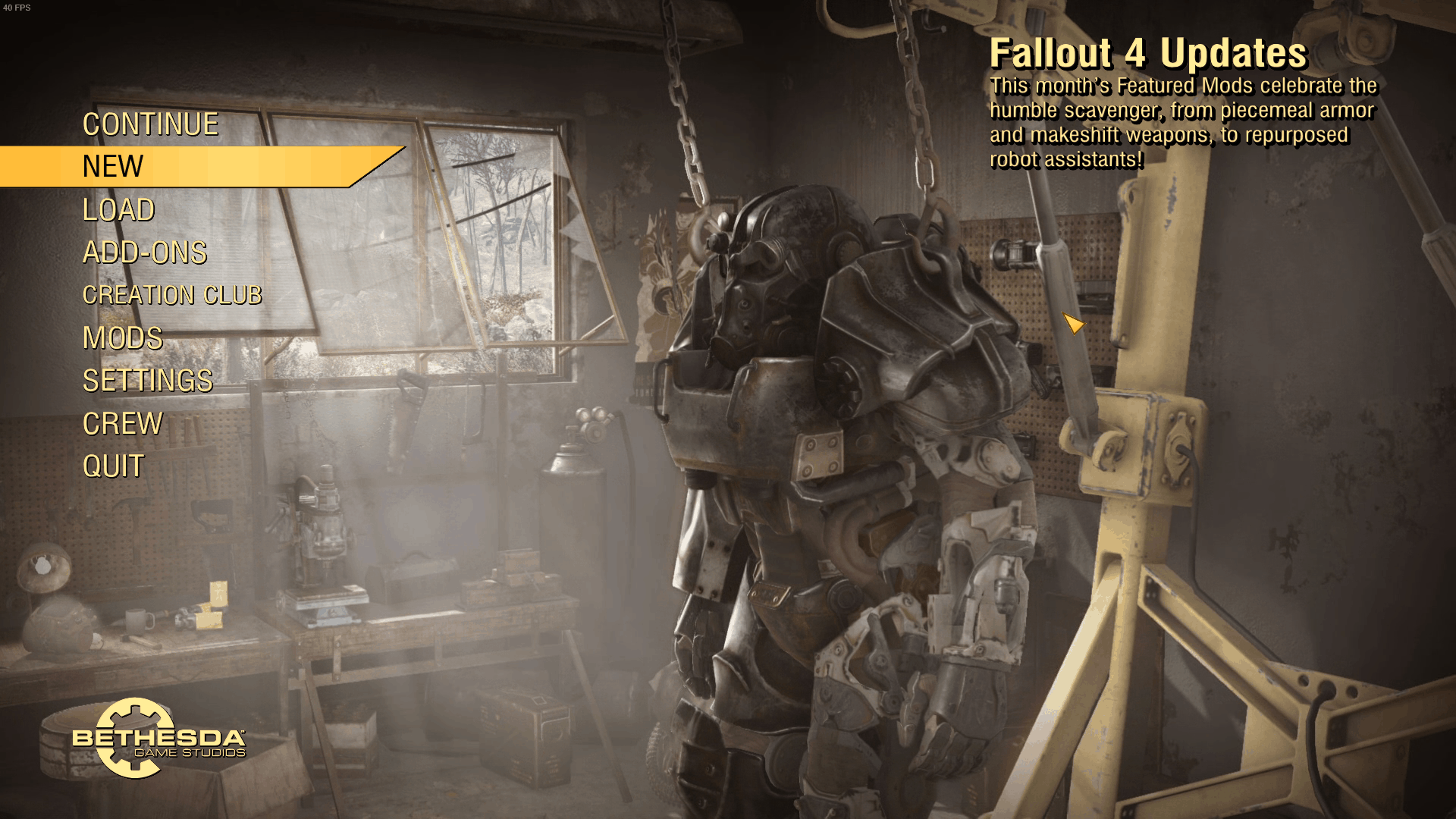Open the LOAD game menu
1456x819 pixels.
point(118,210)
